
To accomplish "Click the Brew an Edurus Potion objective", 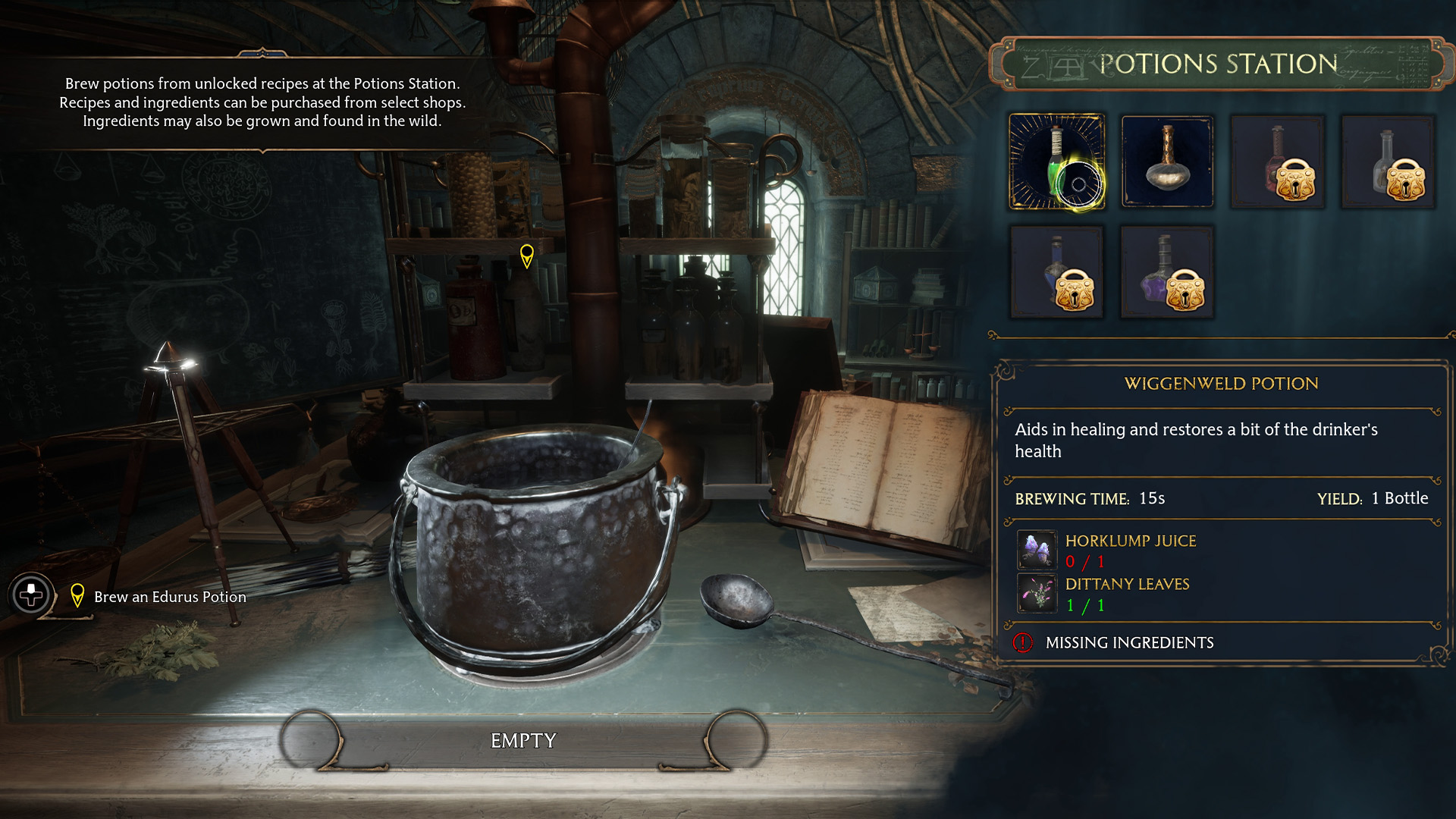I will (170, 597).
